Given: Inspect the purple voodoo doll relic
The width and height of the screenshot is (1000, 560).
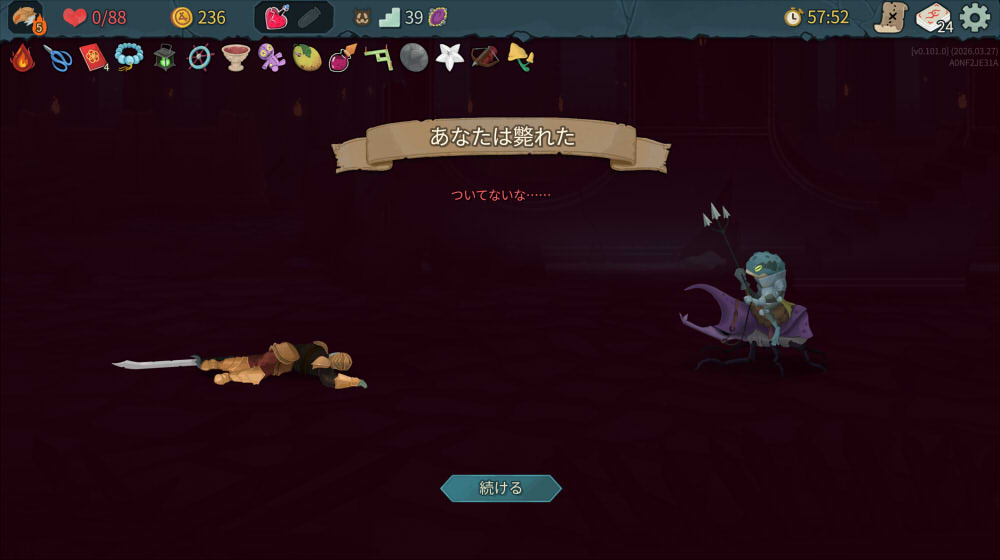Looking at the screenshot, I should point(271,58).
